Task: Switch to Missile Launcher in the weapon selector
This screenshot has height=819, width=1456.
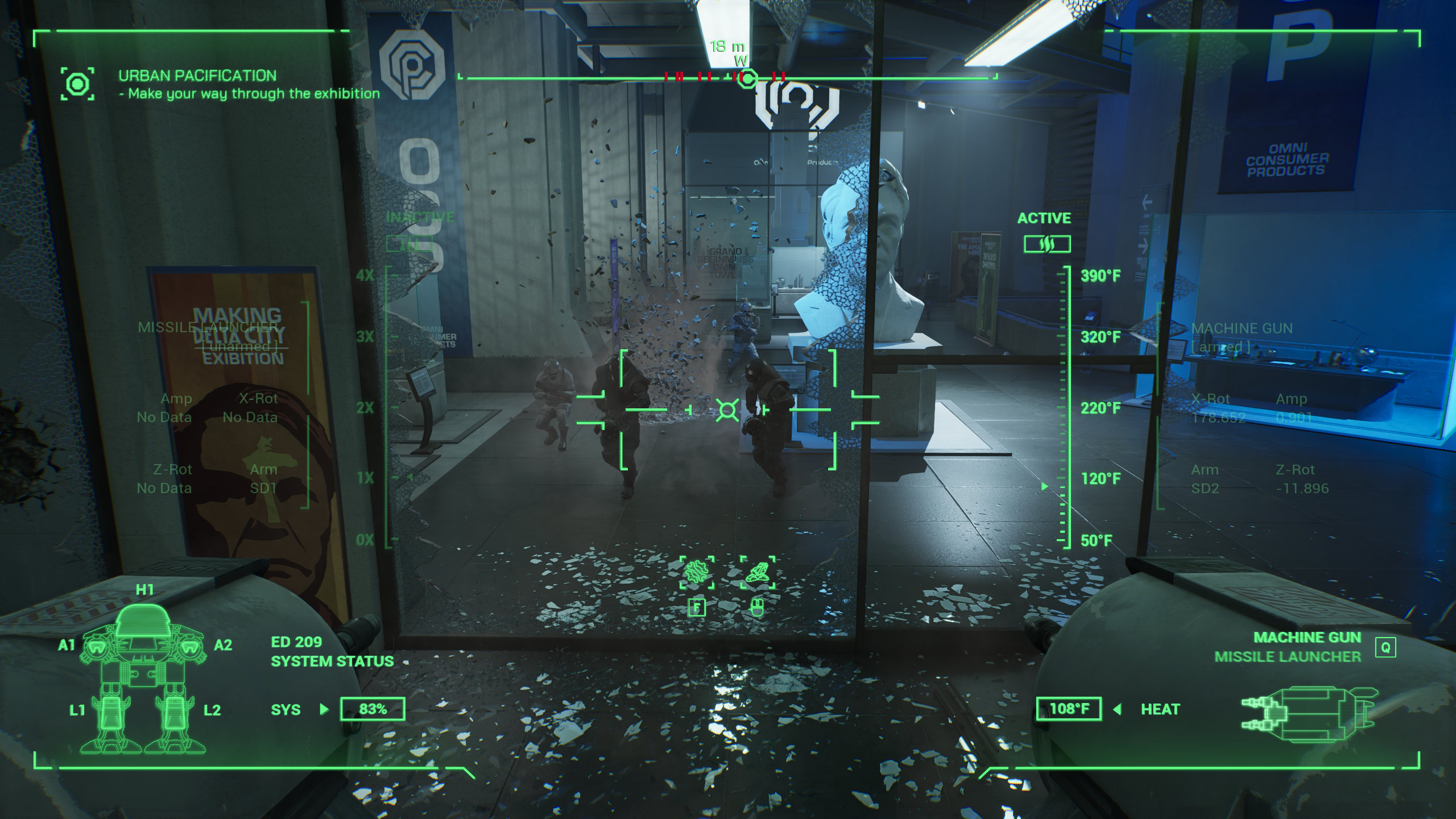Action: pyautogui.click(x=1288, y=657)
